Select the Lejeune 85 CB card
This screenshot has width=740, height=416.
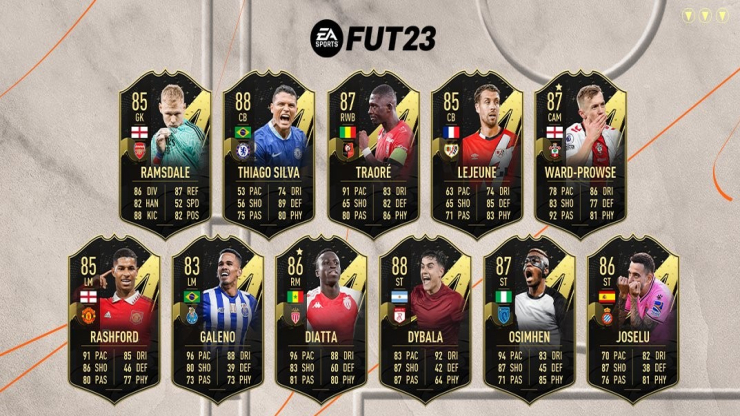coord(476,147)
